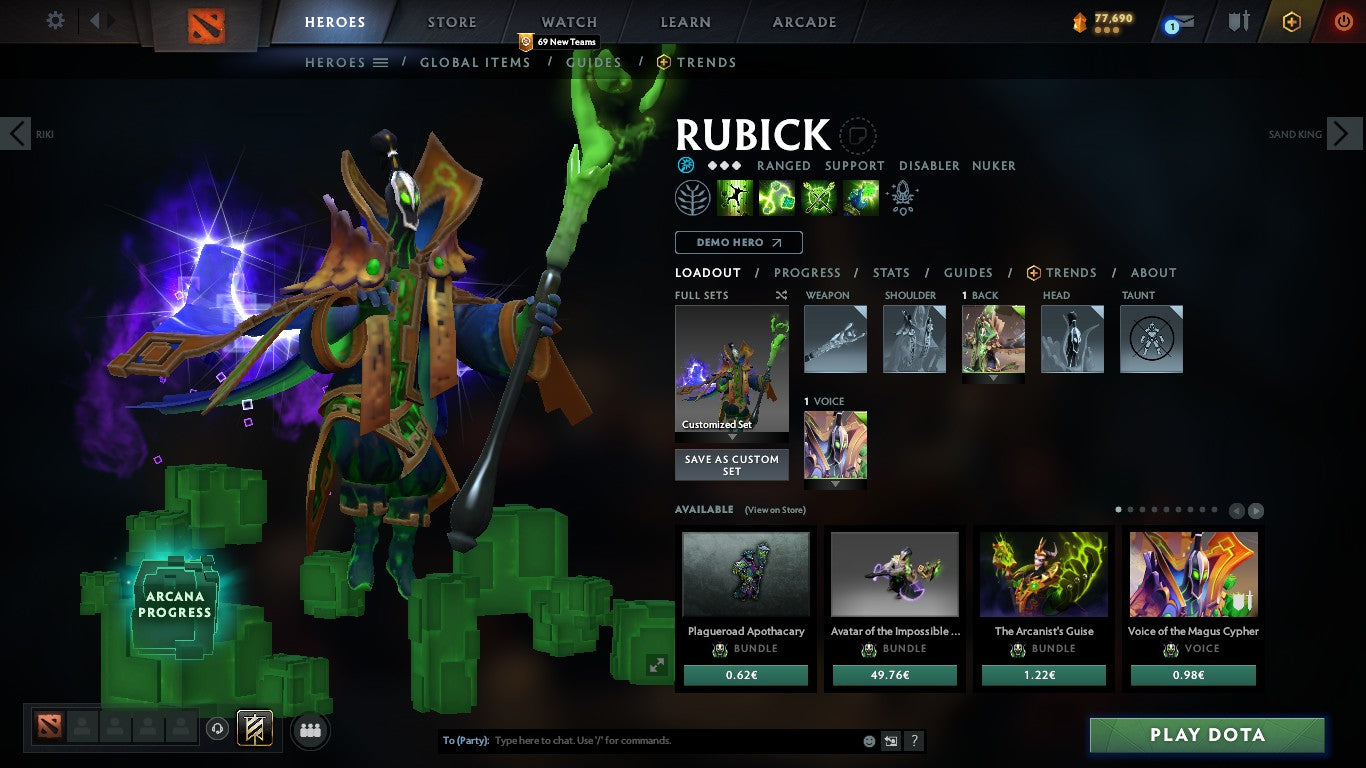1366x768 pixels.
Task: Expand the Back item slot dropdown arrow
Action: click(x=993, y=378)
